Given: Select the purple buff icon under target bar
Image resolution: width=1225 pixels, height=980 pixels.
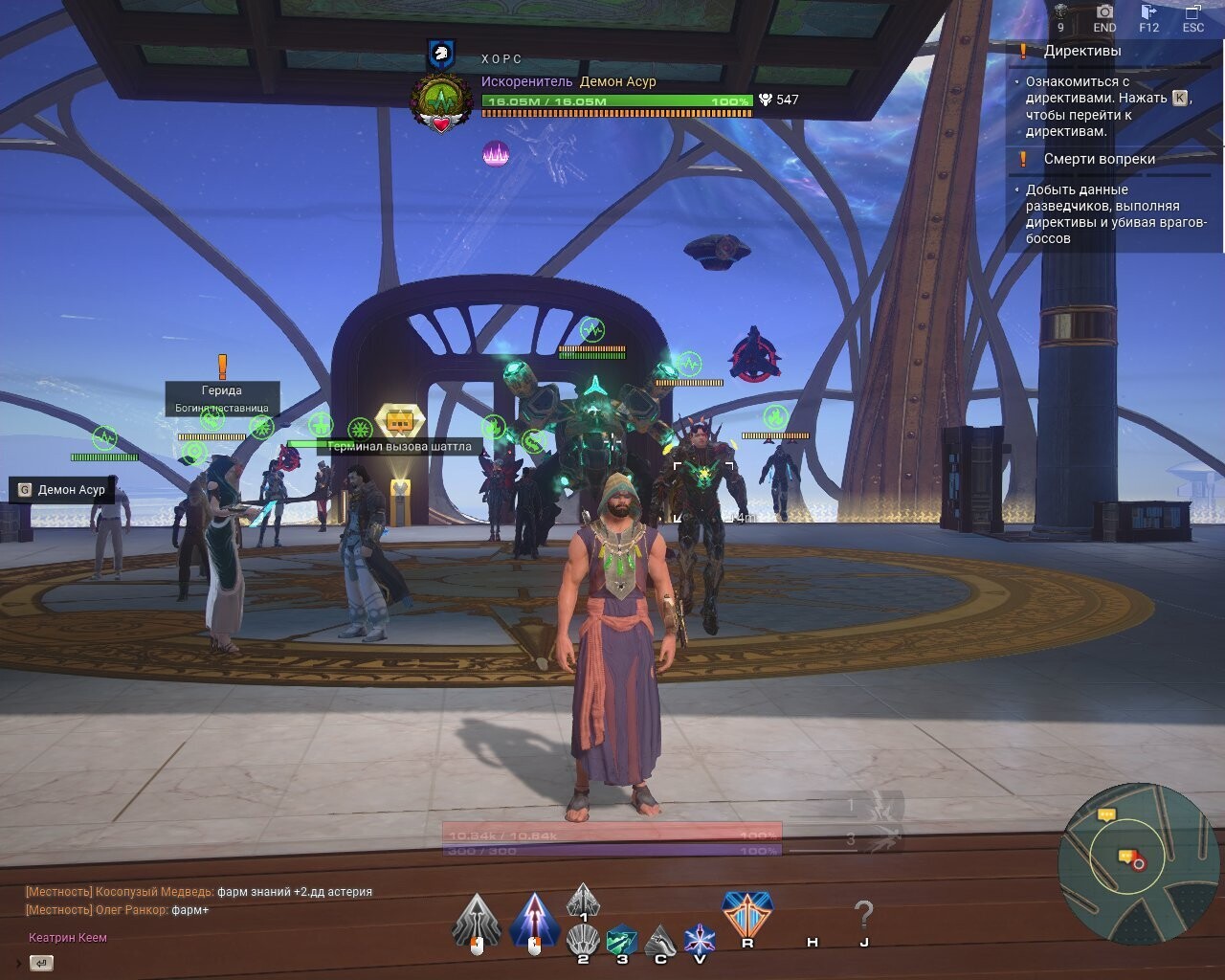Looking at the screenshot, I should [496, 153].
